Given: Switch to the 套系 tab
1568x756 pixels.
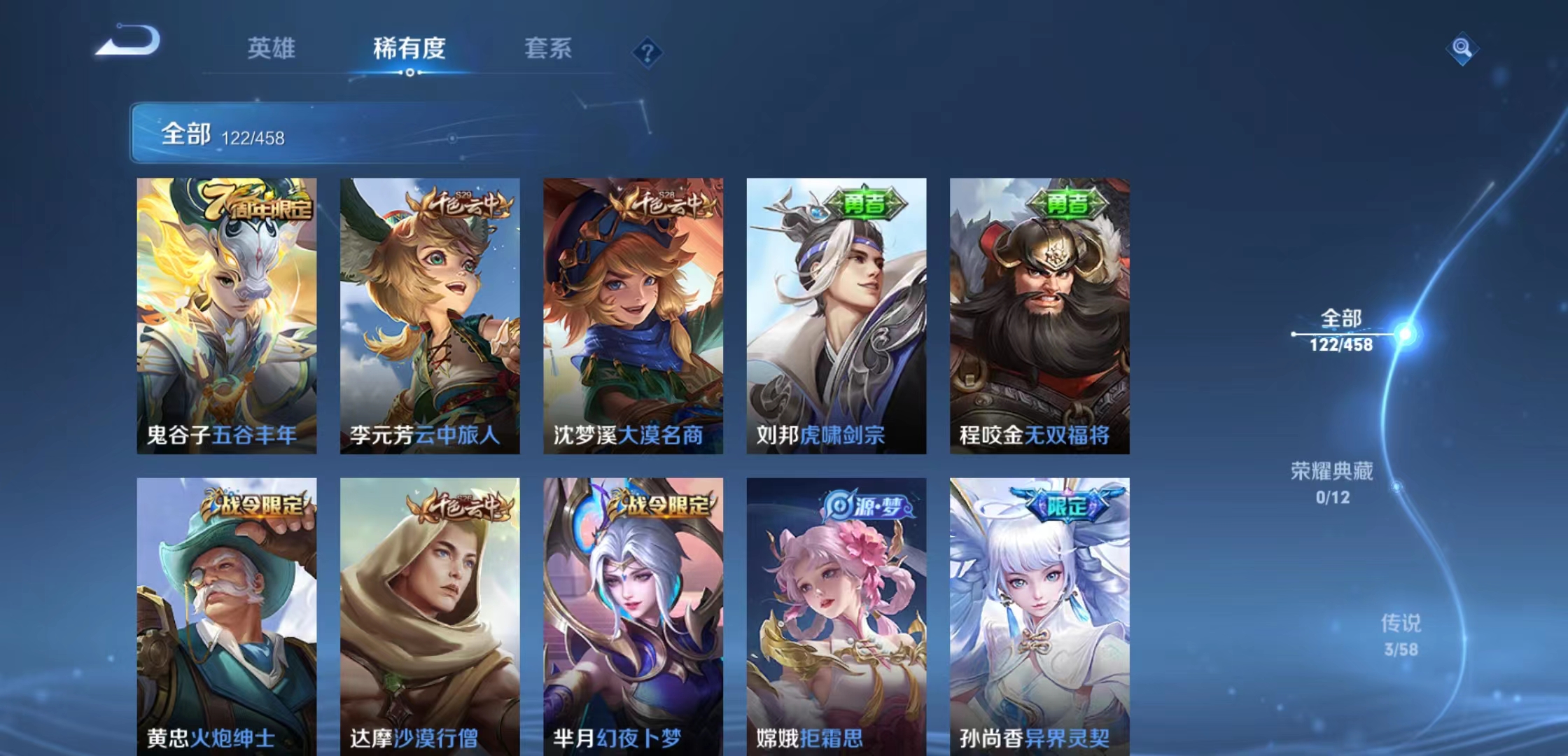Looking at the screenshot, I should point(549,49).
